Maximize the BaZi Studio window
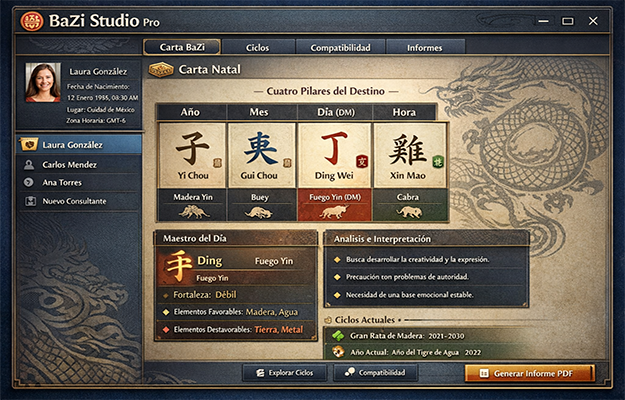Viewport: 625px width, 400px height. [x=567, y=19]
